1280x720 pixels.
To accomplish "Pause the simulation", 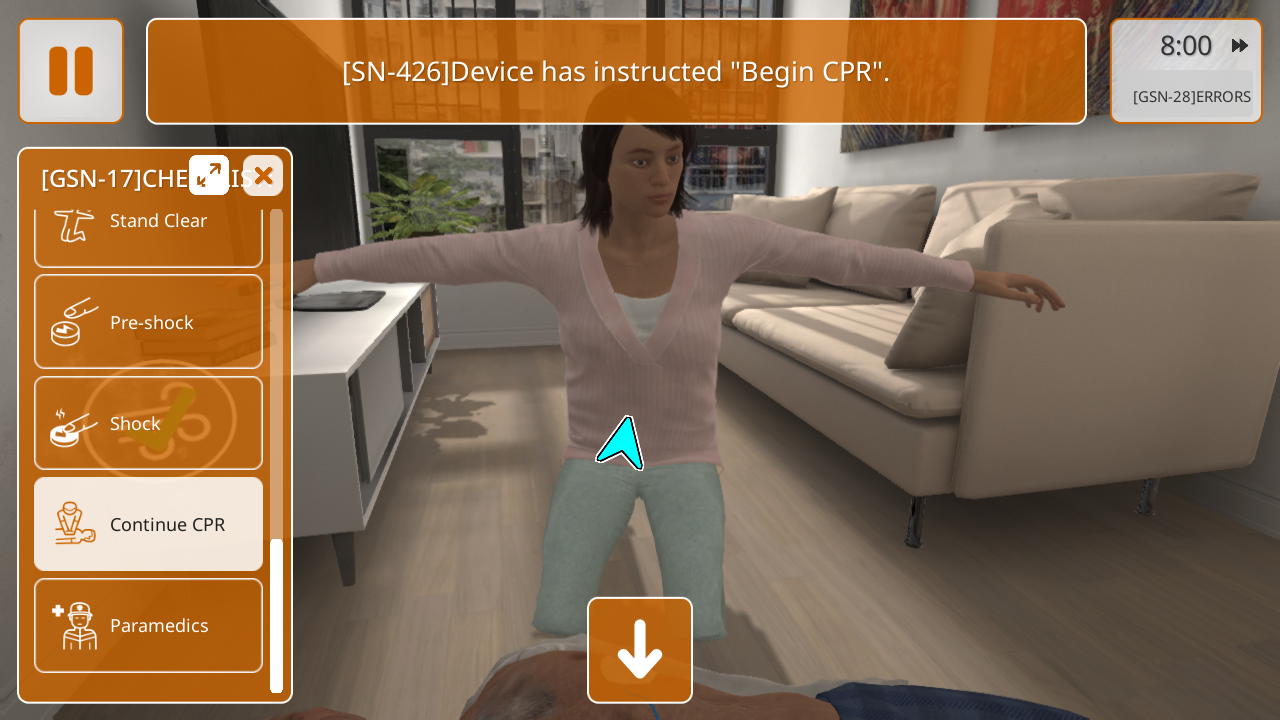I will [x=71, y=71].
